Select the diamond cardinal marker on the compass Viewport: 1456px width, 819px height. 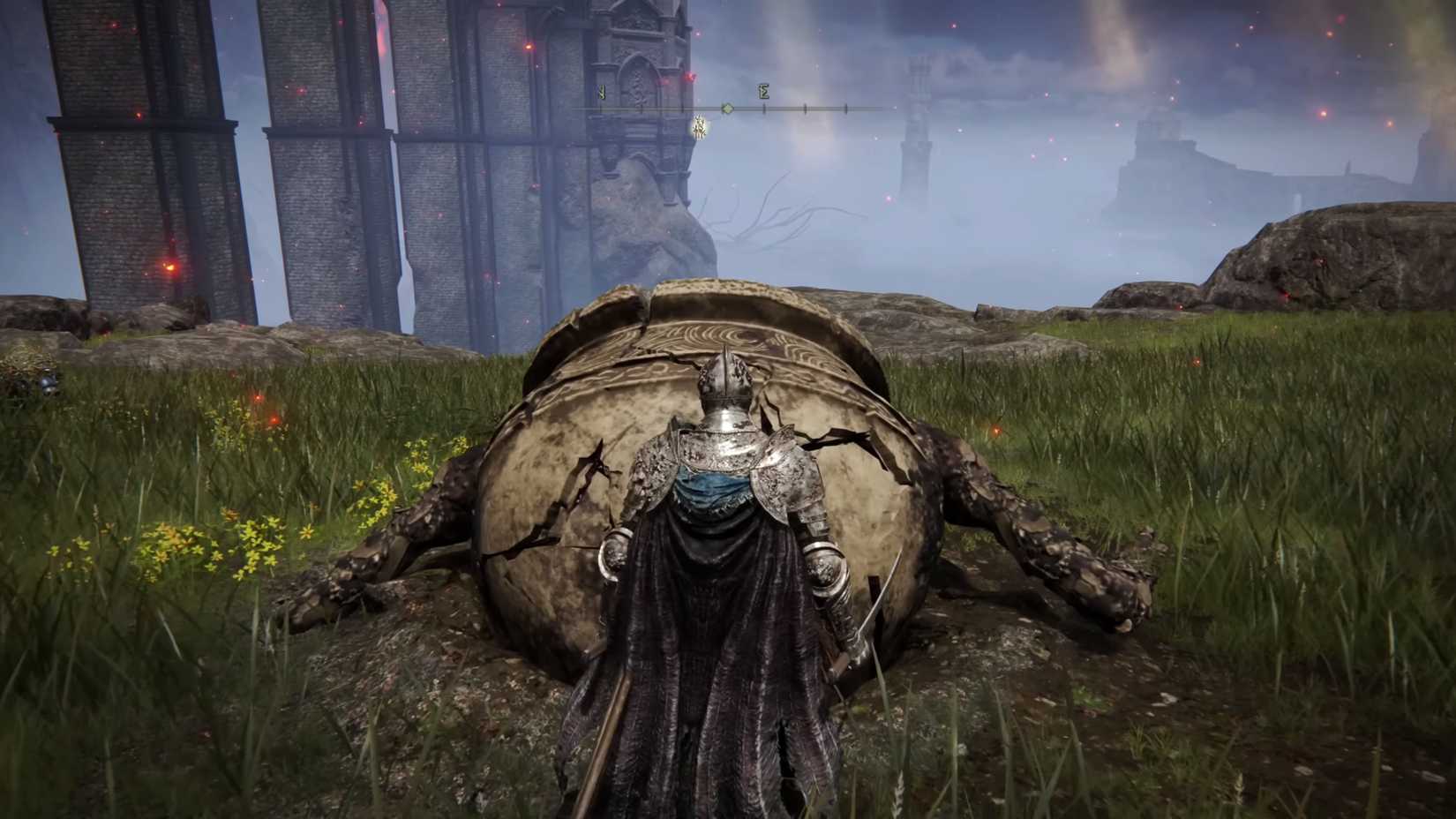pyautogui.click(x=727, y=109)
